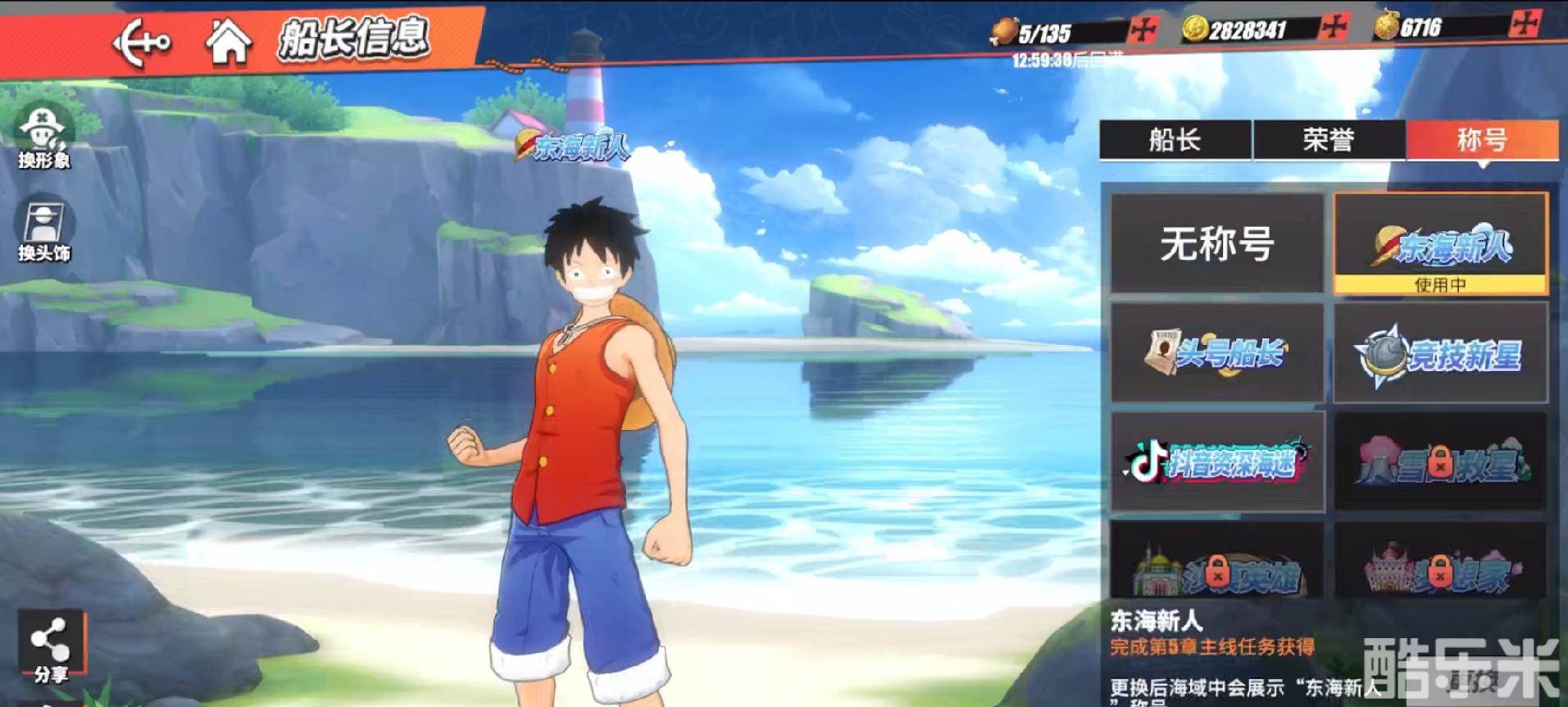Screen dimensions: 1568x707
Task: Select the 抖音资深海迷 title
Action: coord(1216,462)
